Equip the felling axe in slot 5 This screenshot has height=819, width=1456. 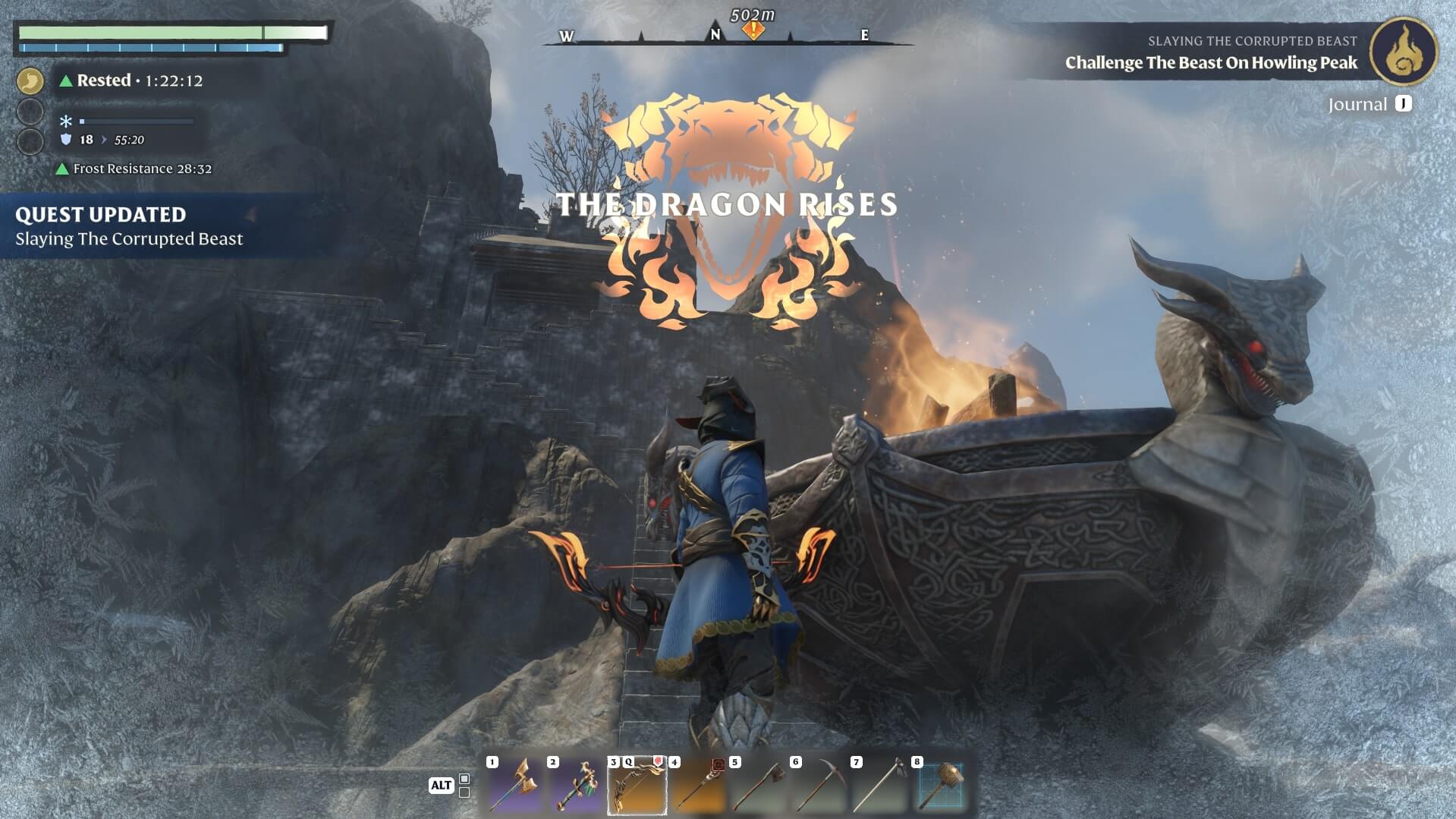coord(758,786)
